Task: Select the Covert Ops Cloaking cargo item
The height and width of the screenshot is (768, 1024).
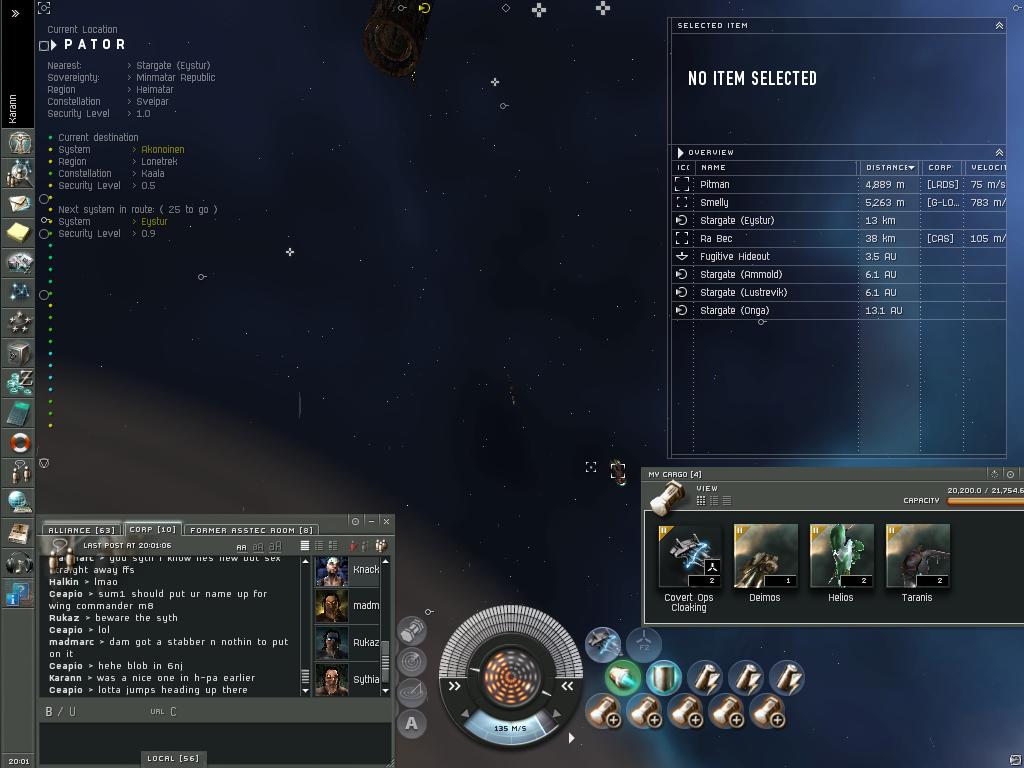Action: [x=689, y=556]
